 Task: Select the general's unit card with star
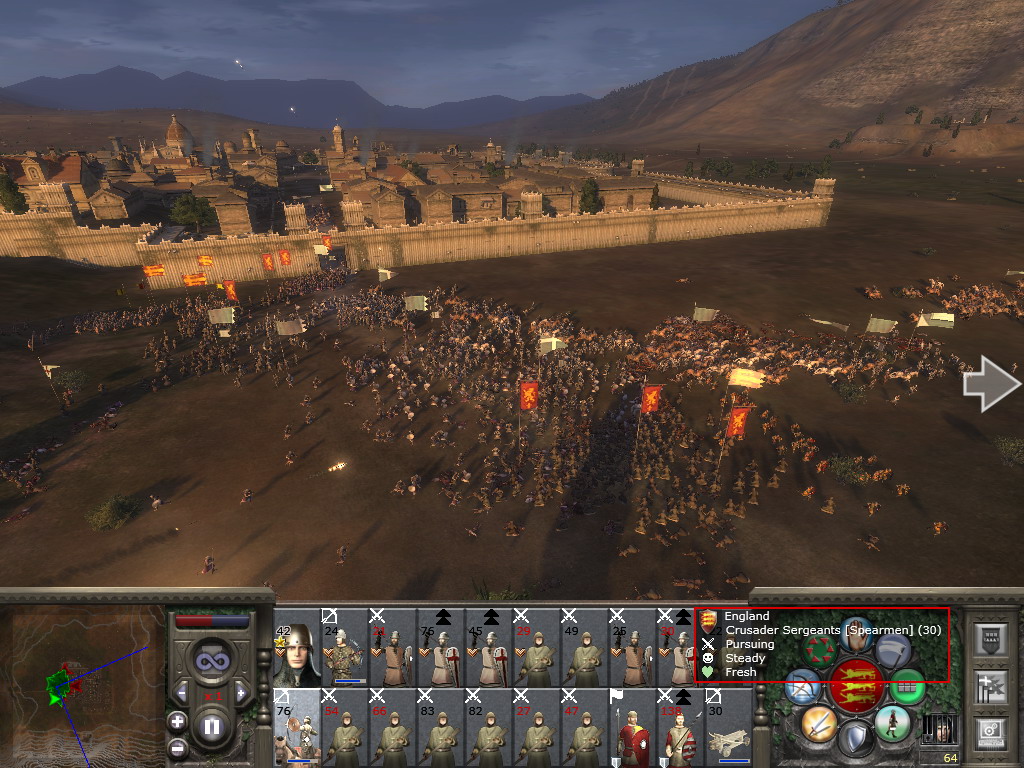pos(297,648)
